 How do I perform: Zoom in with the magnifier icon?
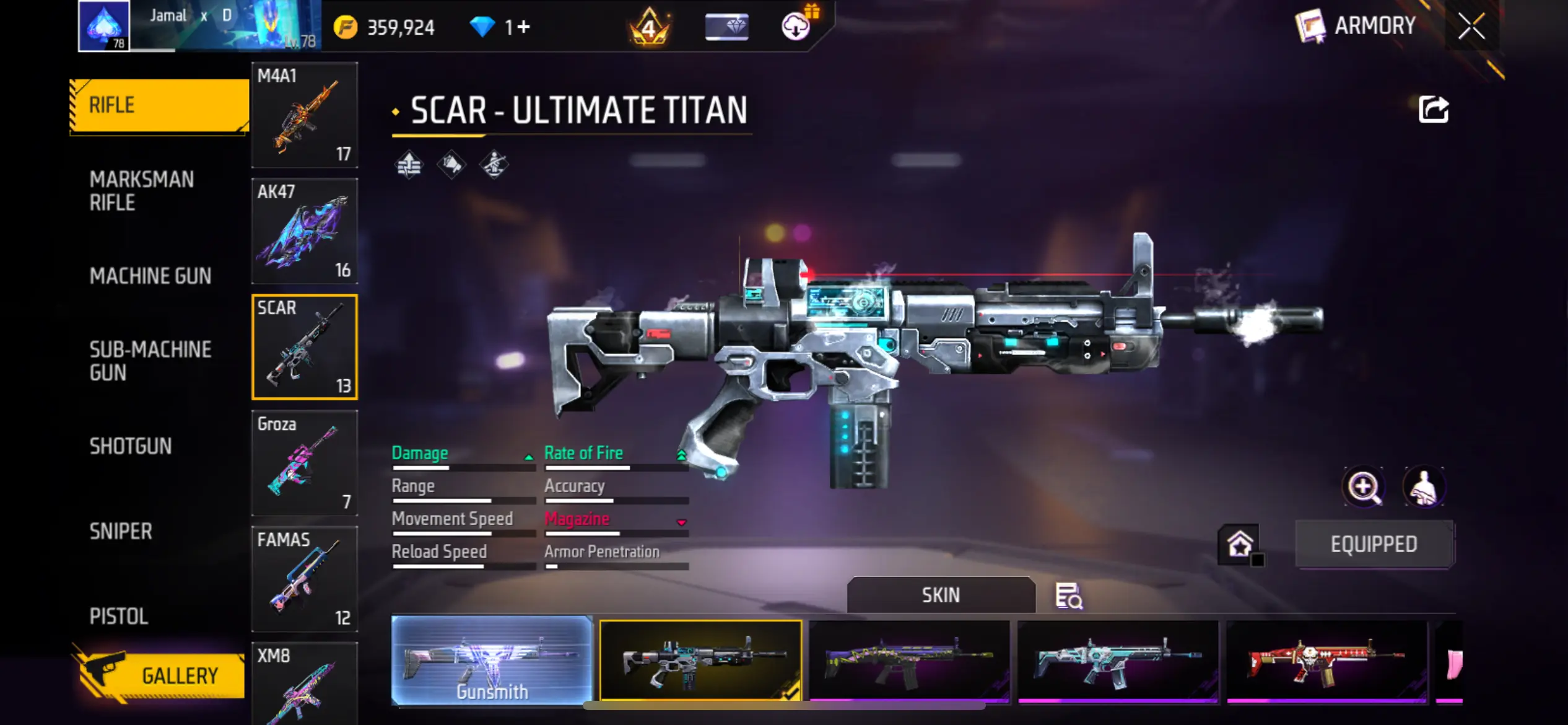coord(1364,487)
